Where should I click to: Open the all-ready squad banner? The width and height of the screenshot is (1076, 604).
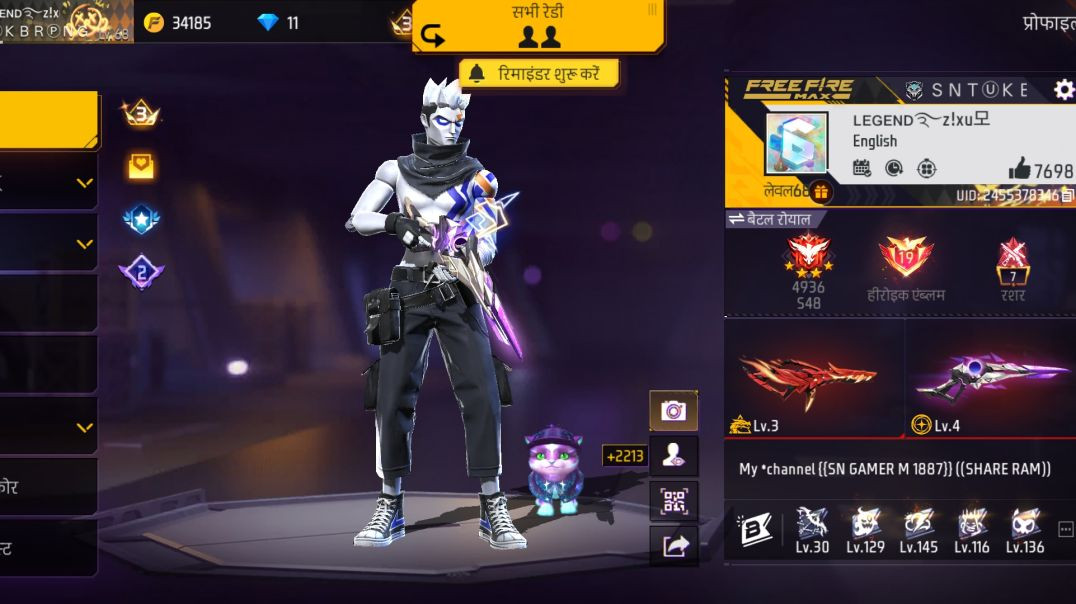(x=538, y=26)
